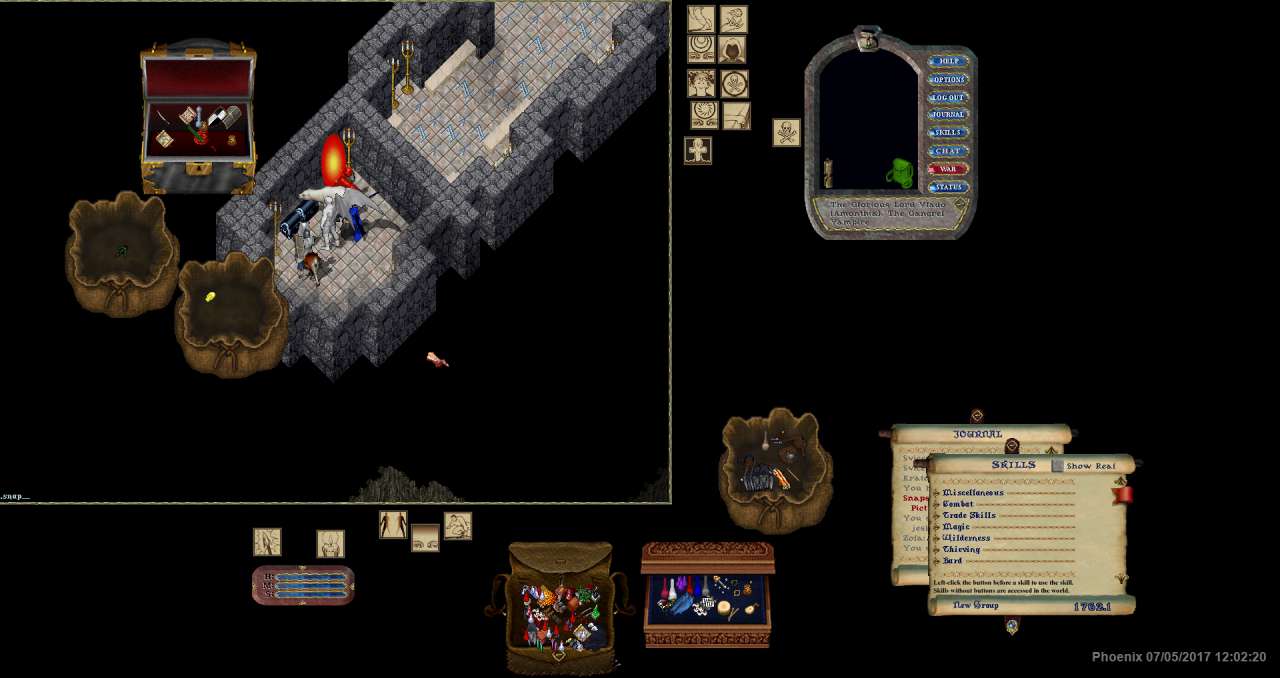Expand the Miscellaneous skill group
This screenshot has height=678, width=1280.
coord(937,493)
